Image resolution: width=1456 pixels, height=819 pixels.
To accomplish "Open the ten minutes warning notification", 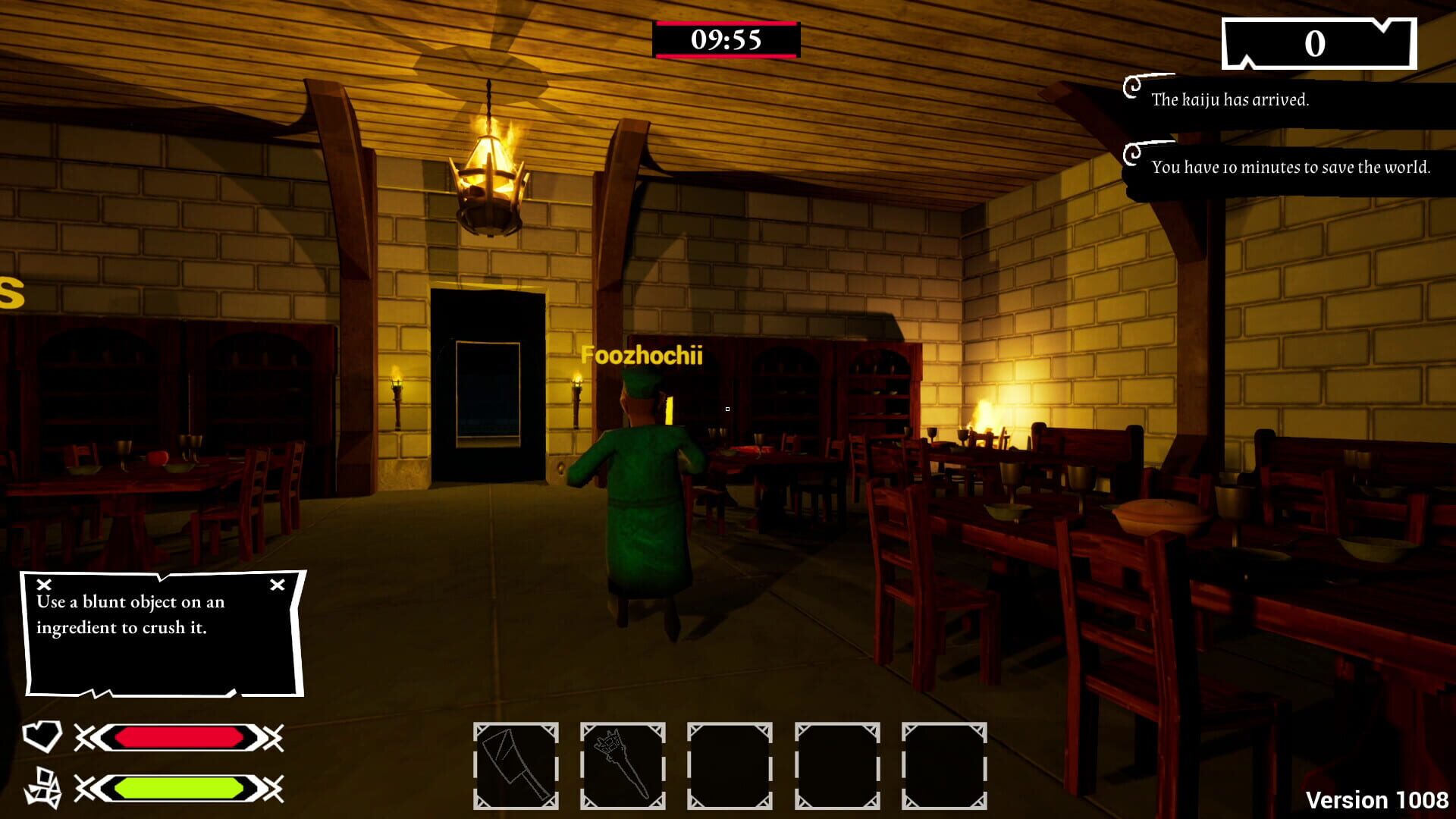I will pyautogui.click(x=1289, y=168).
